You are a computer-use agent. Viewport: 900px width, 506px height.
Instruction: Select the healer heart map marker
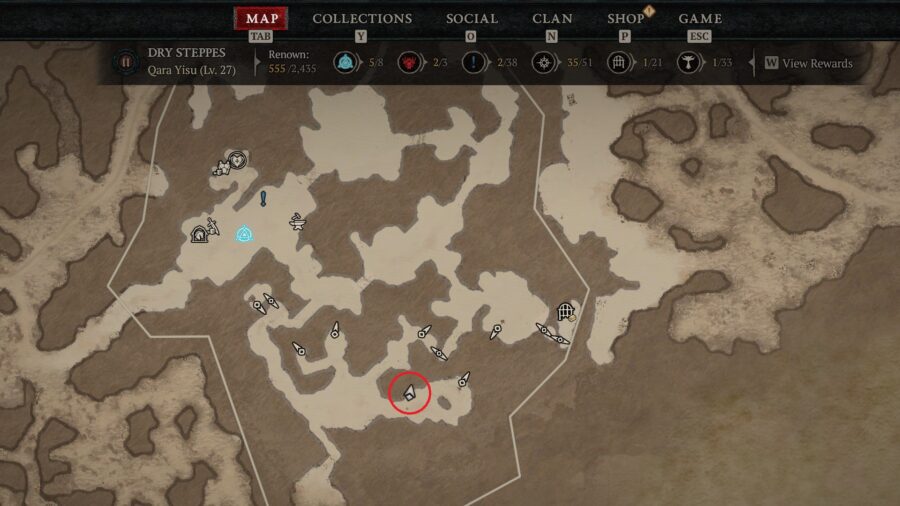pos(237,158)
